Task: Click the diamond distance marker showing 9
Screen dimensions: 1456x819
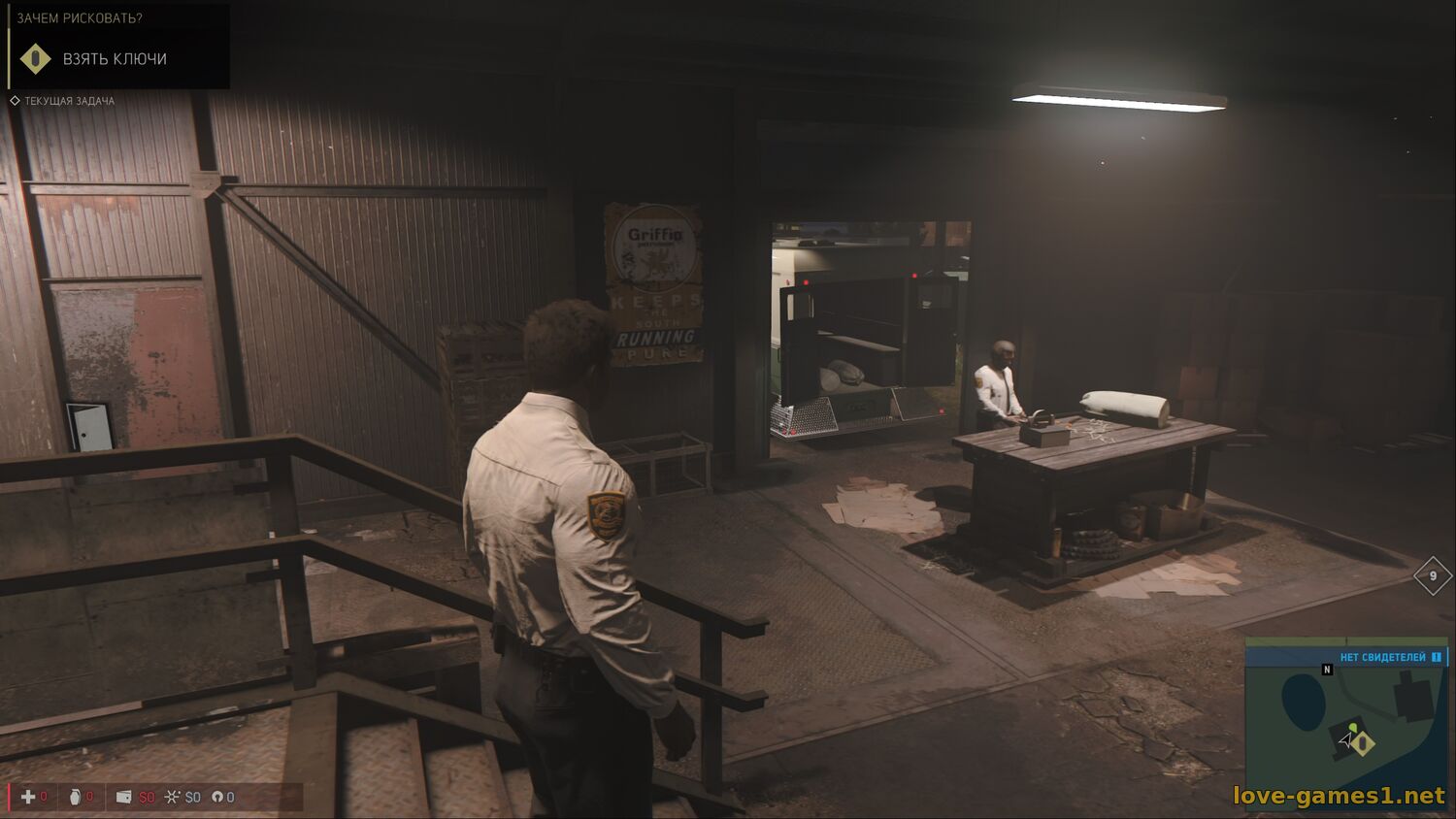Action: tap(1433, 575)
